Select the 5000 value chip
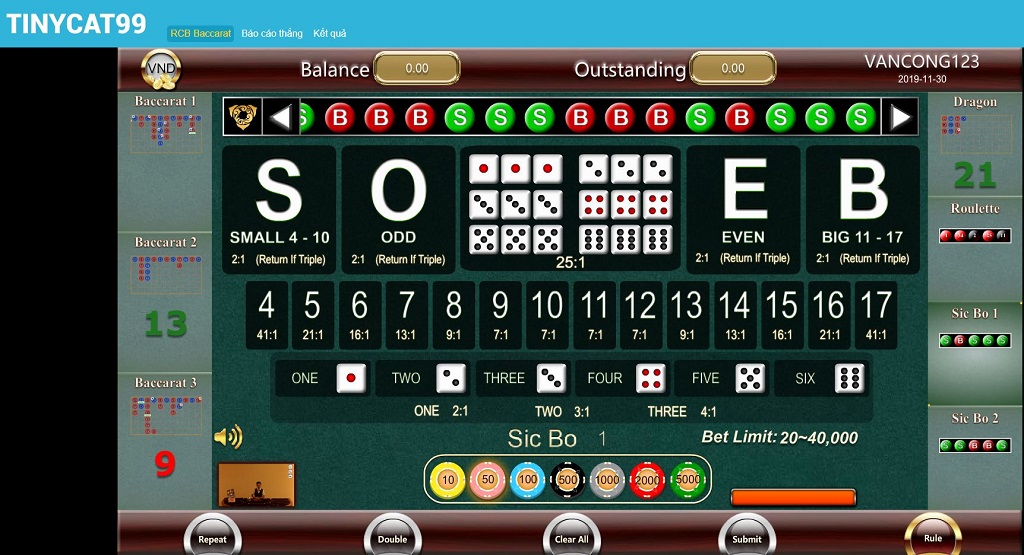Viewport: 1024px width, 555px height. click(x=688, y=480)
